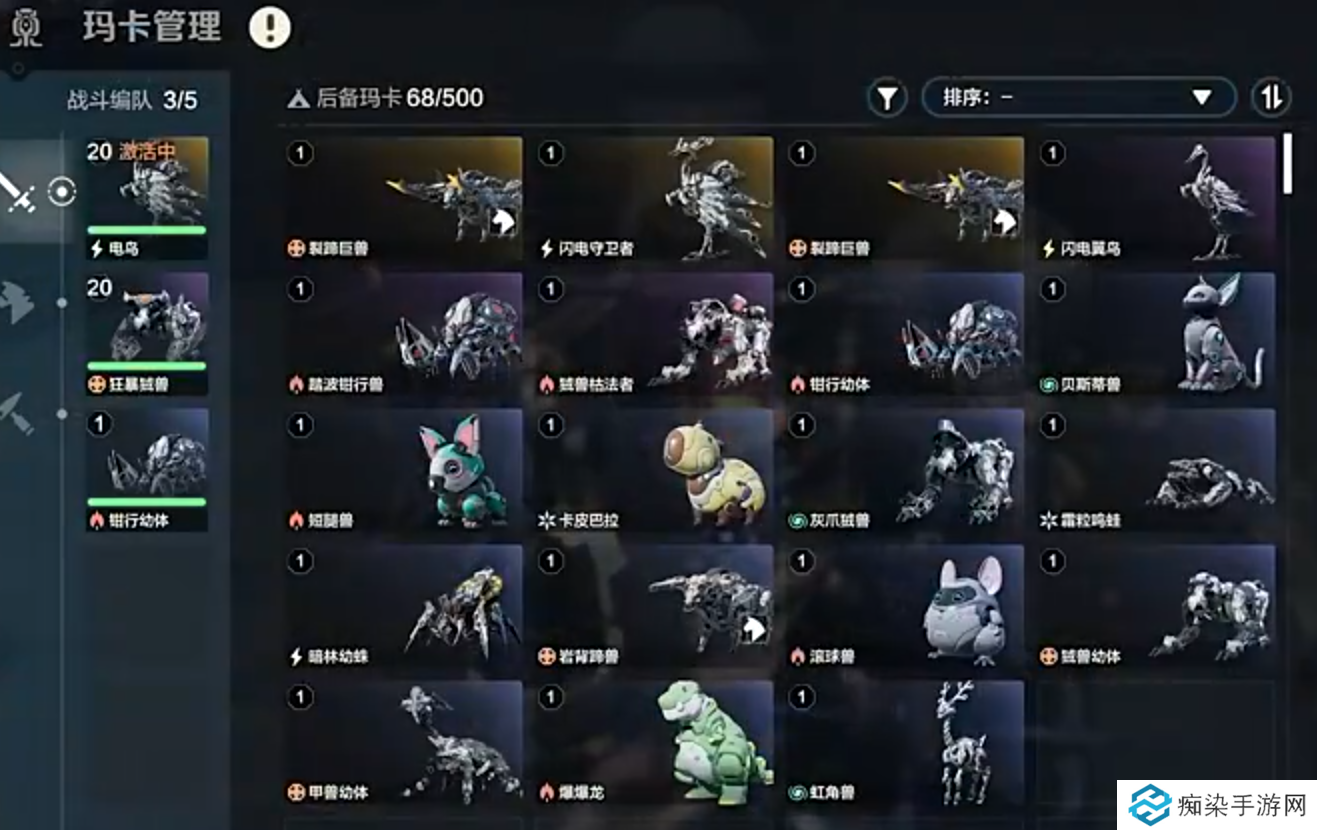Select the 爆爆龙 card

(x=653, y=743)
